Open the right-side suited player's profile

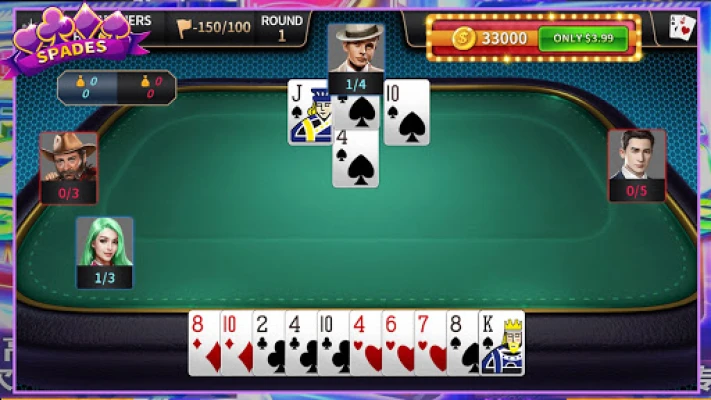[637, 156]
